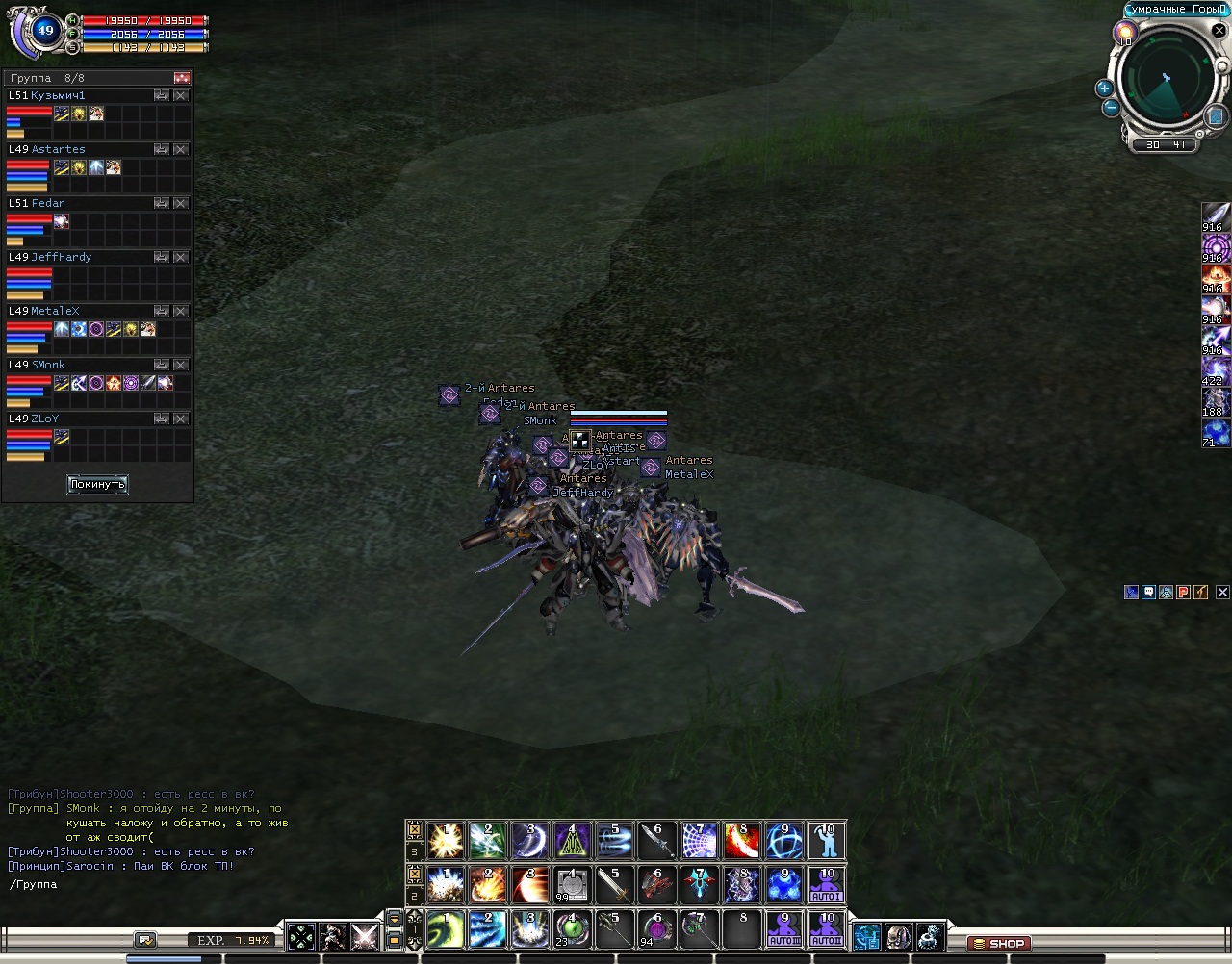Close the small icon strip on right edge
The height and width of the screenshot is (964, 1232).
1221,593
